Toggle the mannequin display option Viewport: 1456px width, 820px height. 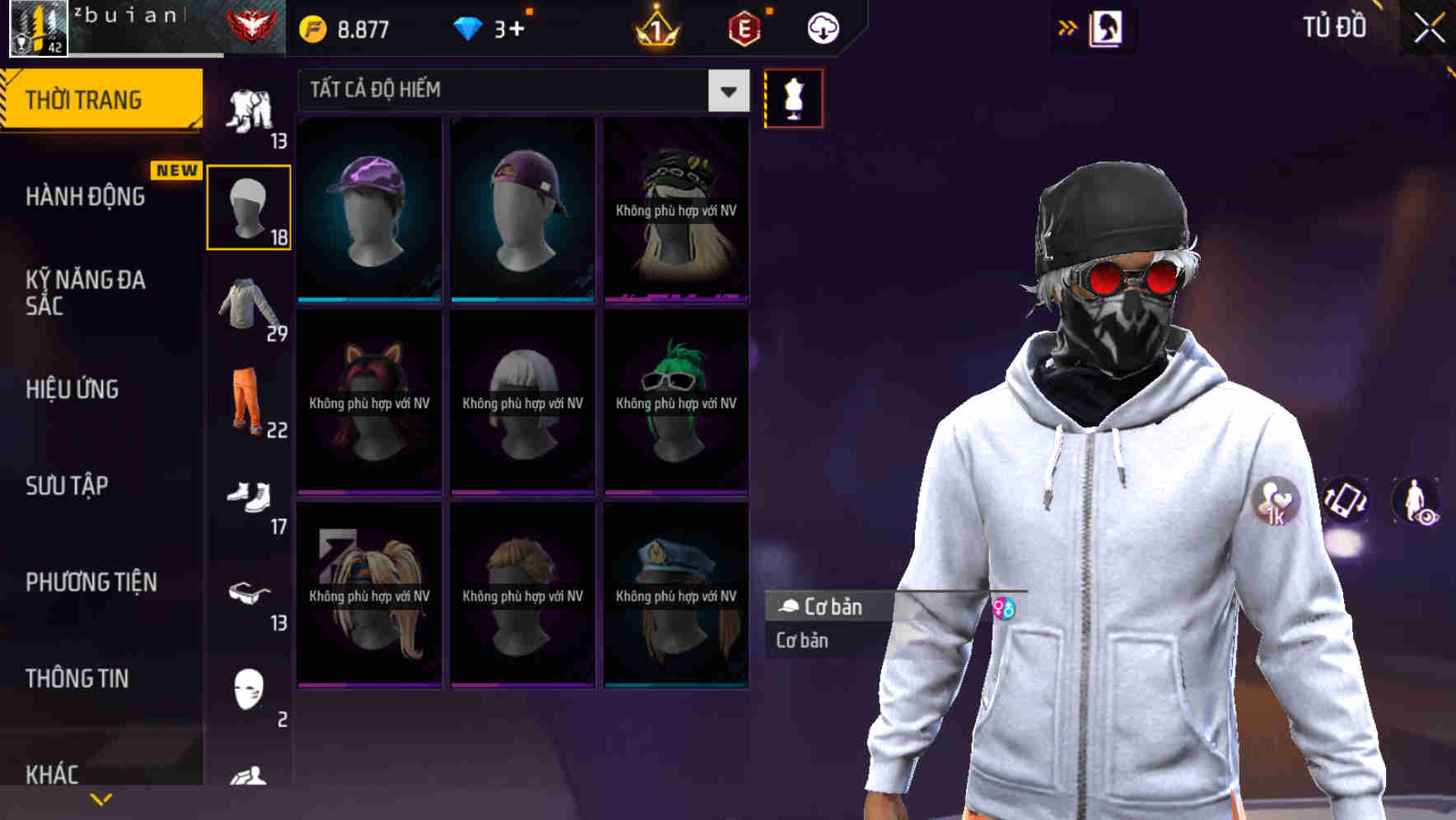coord(794,98)
